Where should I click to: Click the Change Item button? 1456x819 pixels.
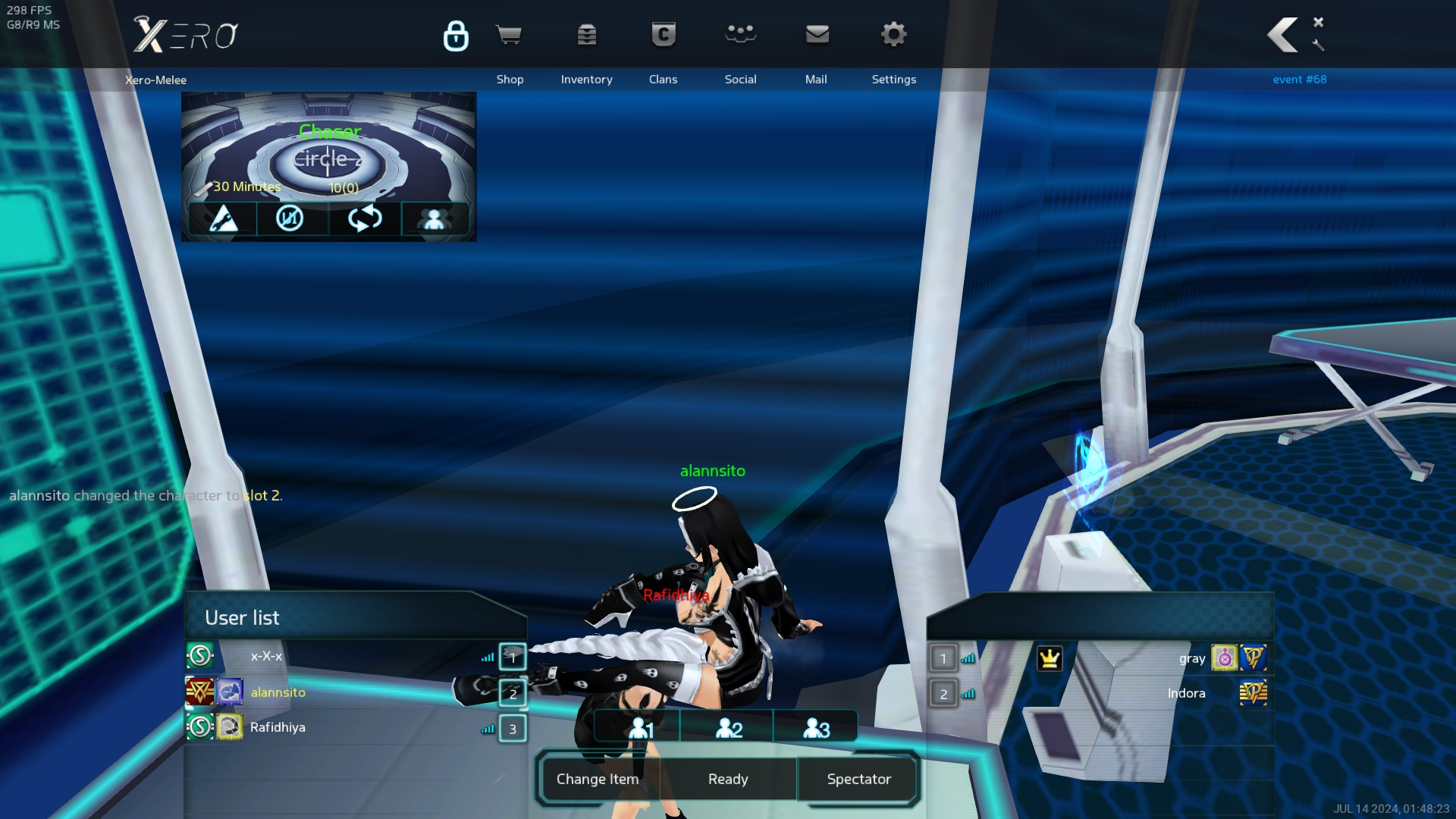(598, 779)
